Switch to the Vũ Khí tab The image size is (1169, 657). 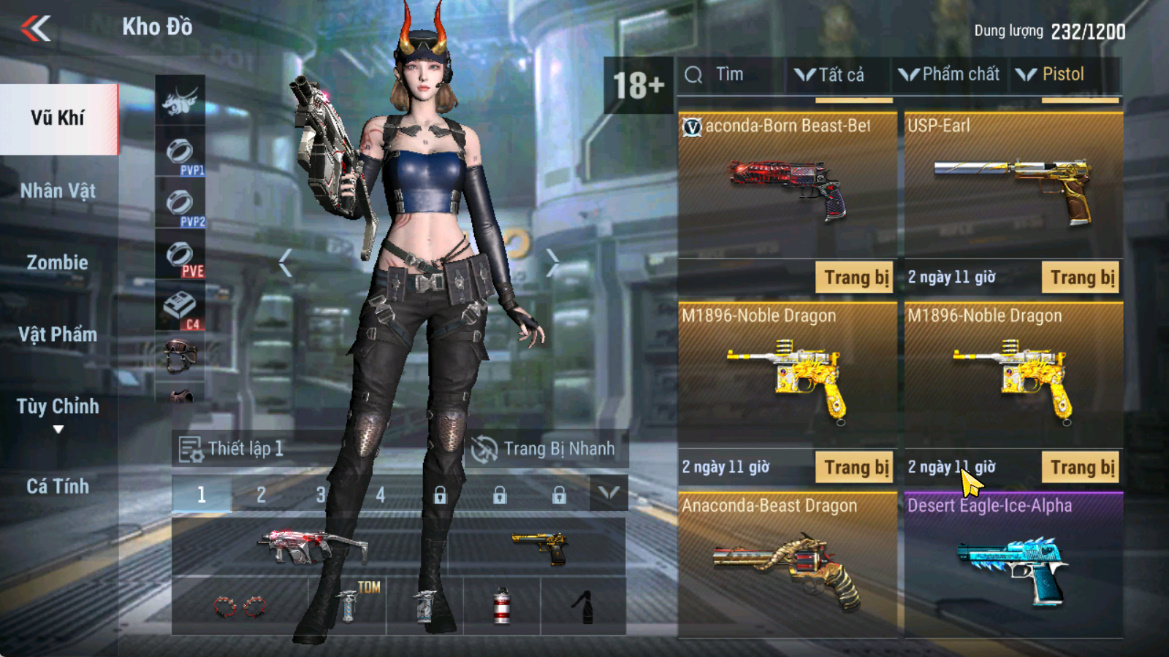[x=57, y=118]
